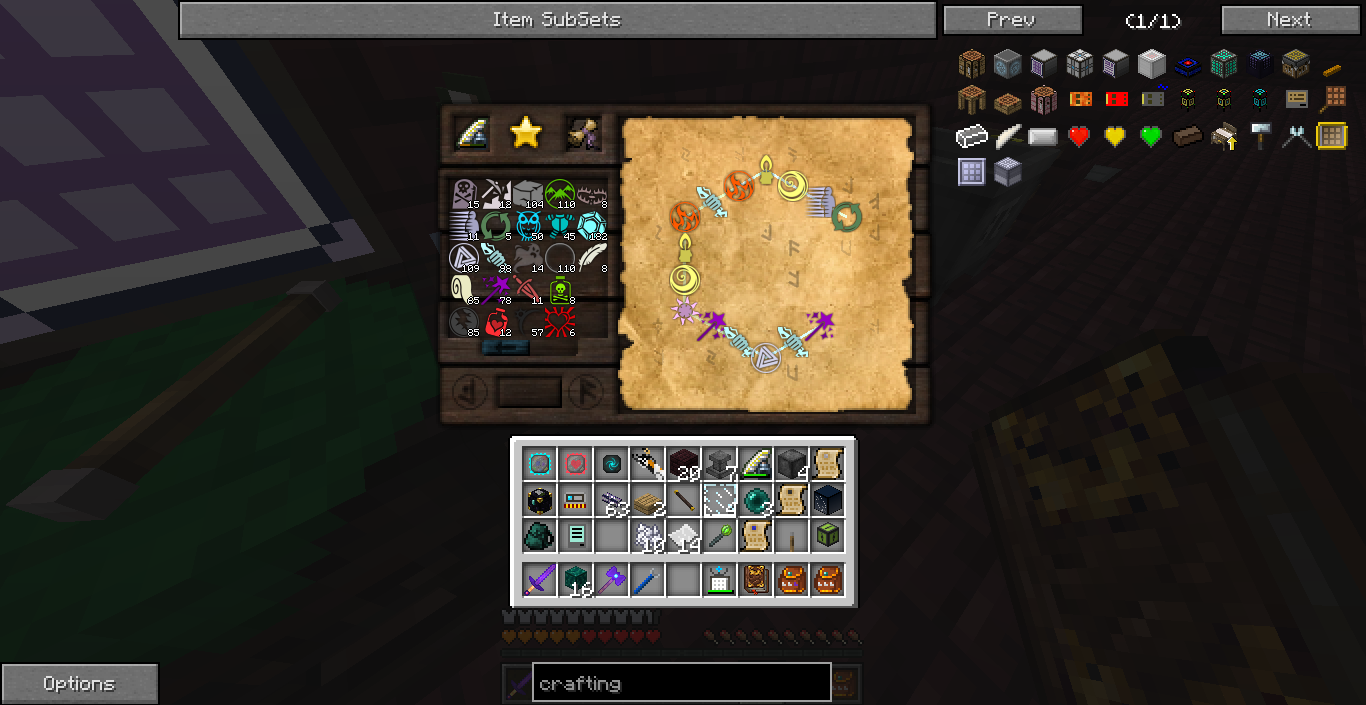Image resolution: width=1366 pixels, height=705 pixels.
Task: Go to the Prev item page
Action: 1012,20
